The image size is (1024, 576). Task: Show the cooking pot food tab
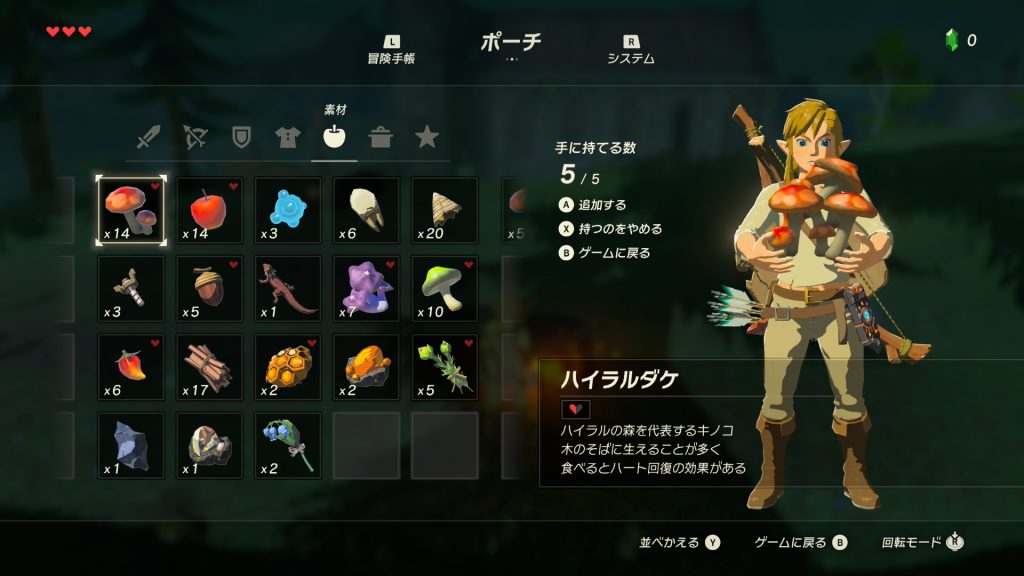[380, 137]
